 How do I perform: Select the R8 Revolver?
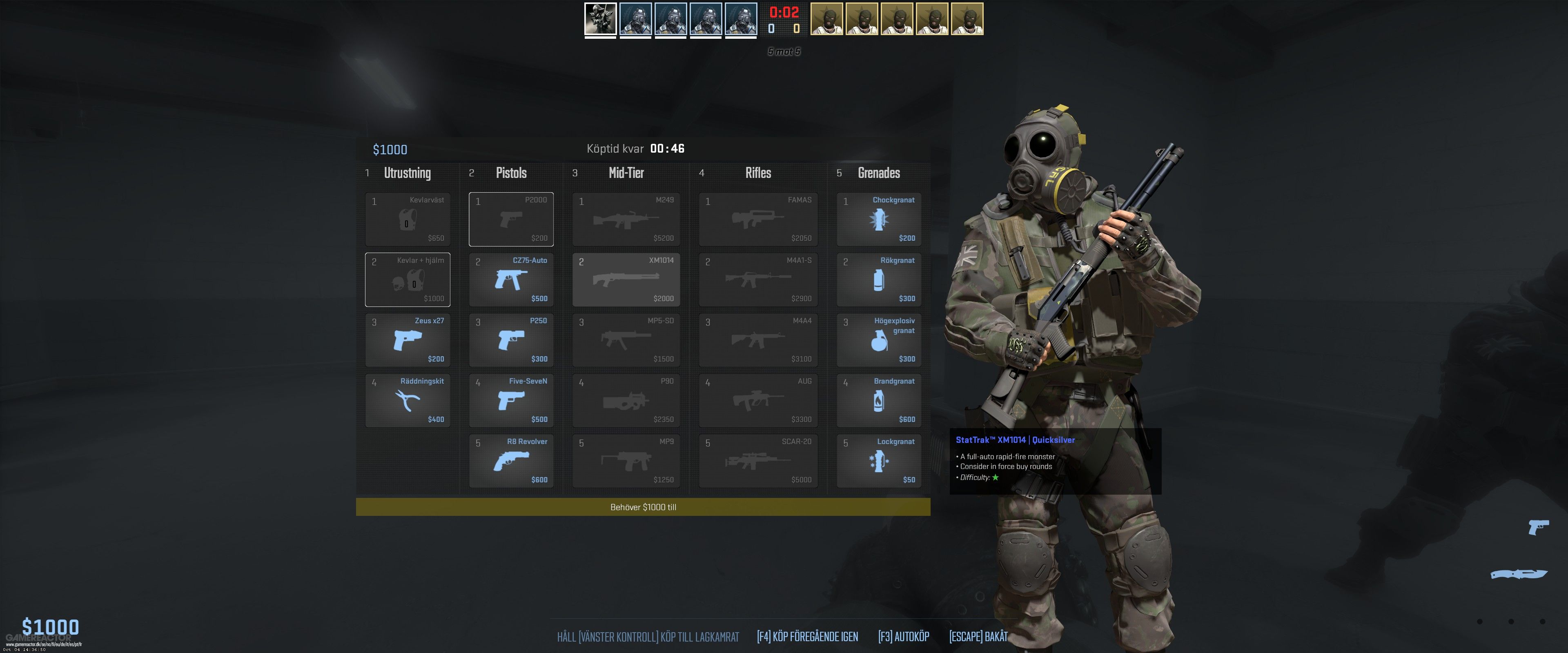point(510,461)
